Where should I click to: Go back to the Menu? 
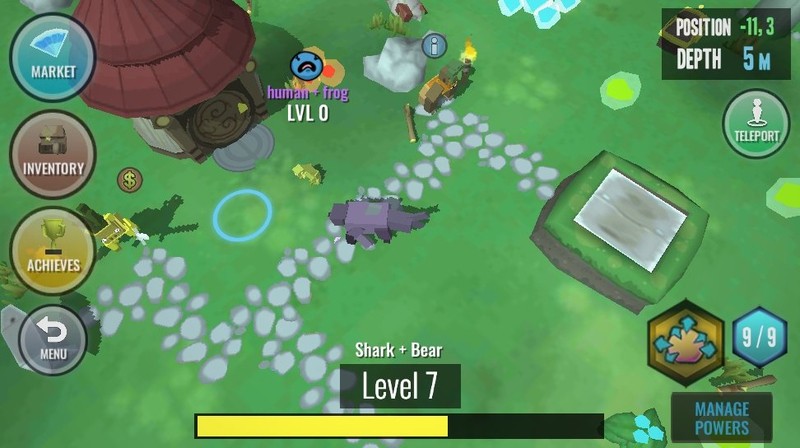tap(53, 340)
